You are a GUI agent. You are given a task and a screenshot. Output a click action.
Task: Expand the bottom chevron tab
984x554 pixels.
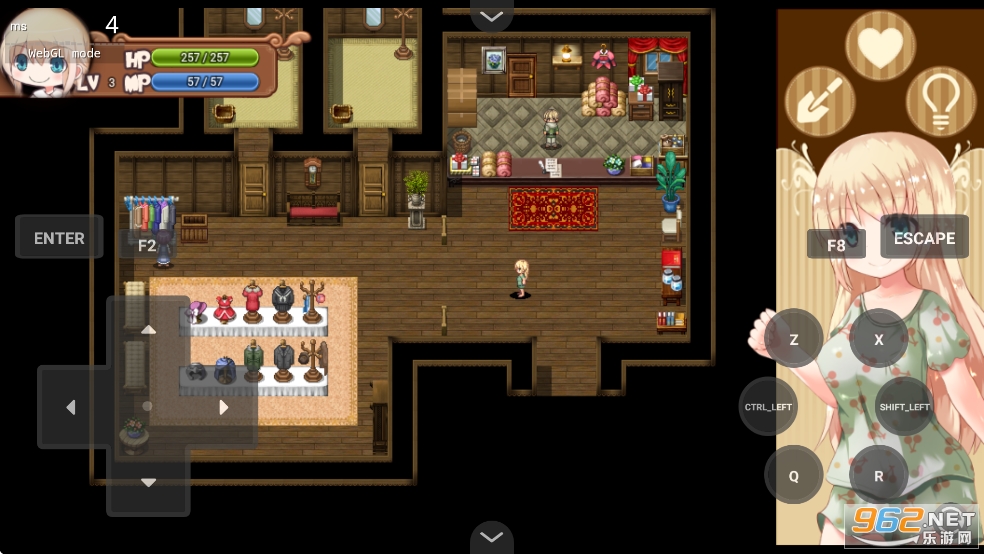pos(491,538)
